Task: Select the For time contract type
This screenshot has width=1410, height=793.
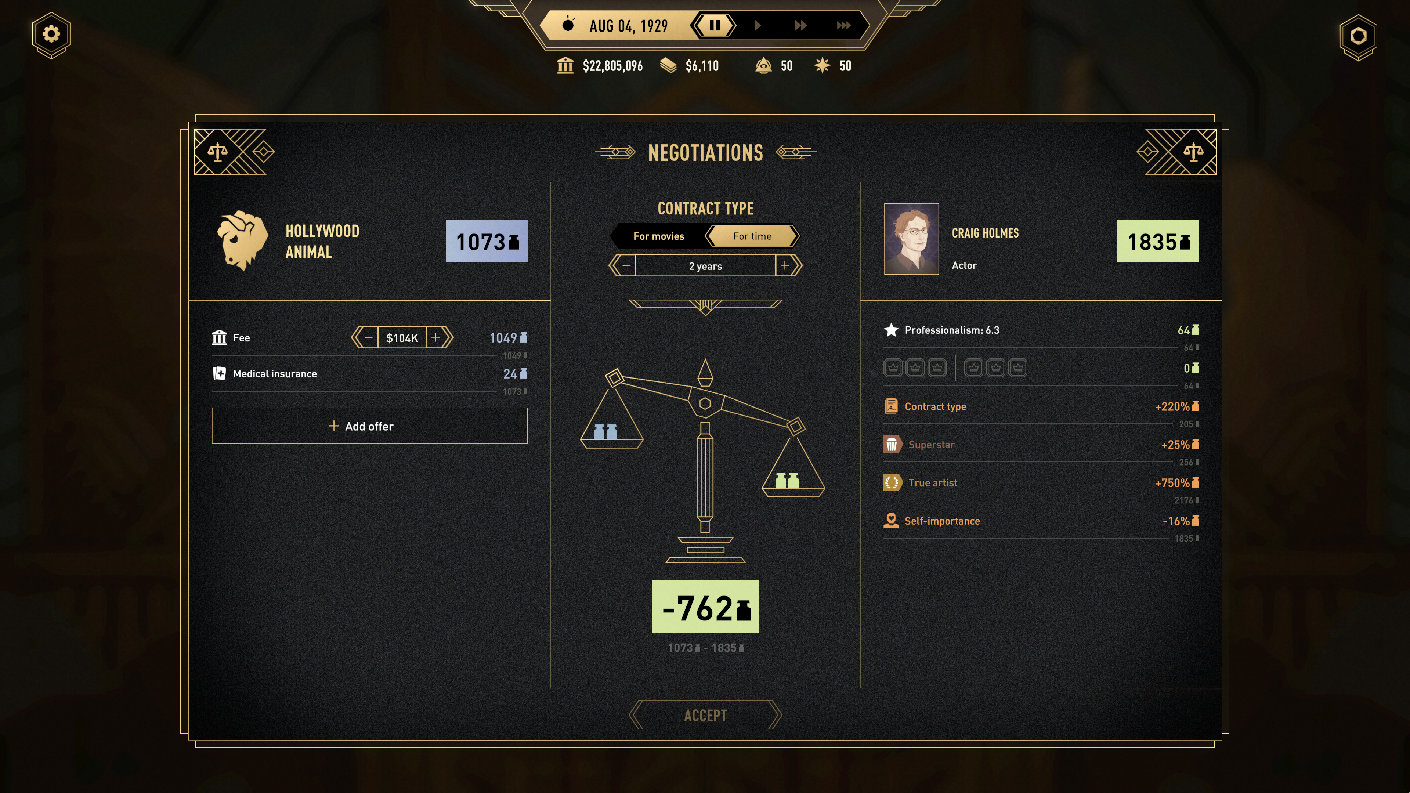Action: (x=752, y=236)
